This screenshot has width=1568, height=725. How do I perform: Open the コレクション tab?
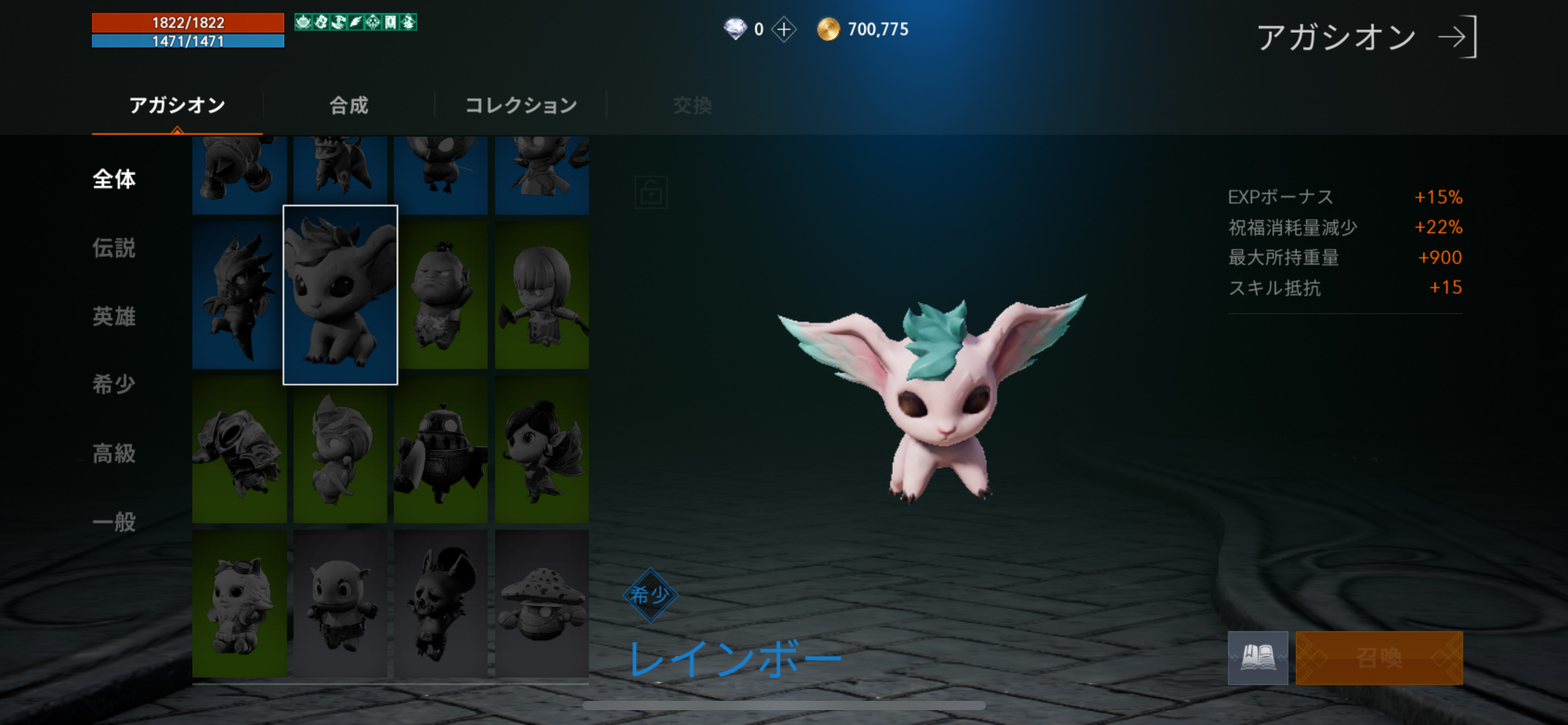(x=522, y=105)
